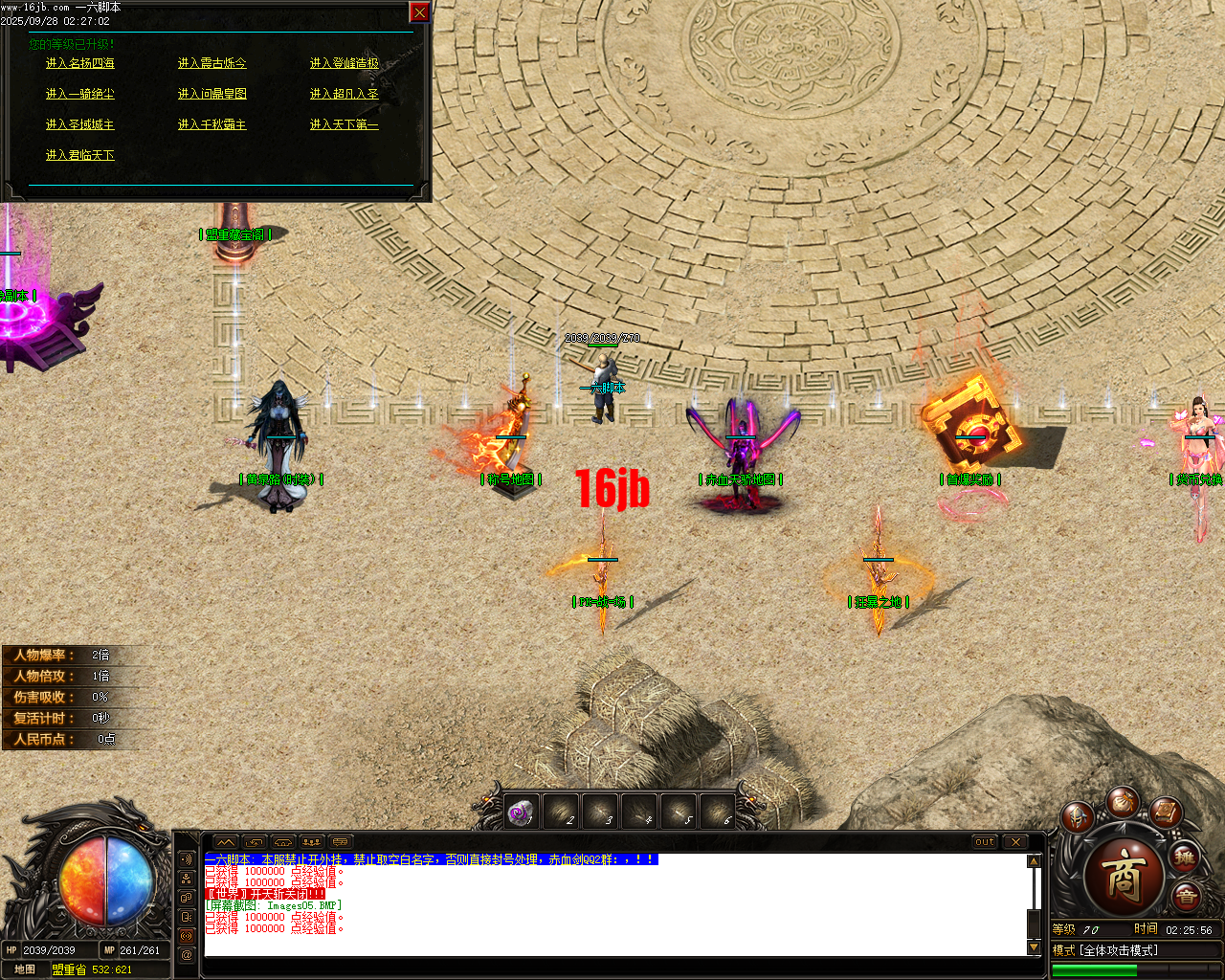This screenshot has height=980, width=1225.
Task: Pop out chat with the out button
Action: (x=984, y=842)
